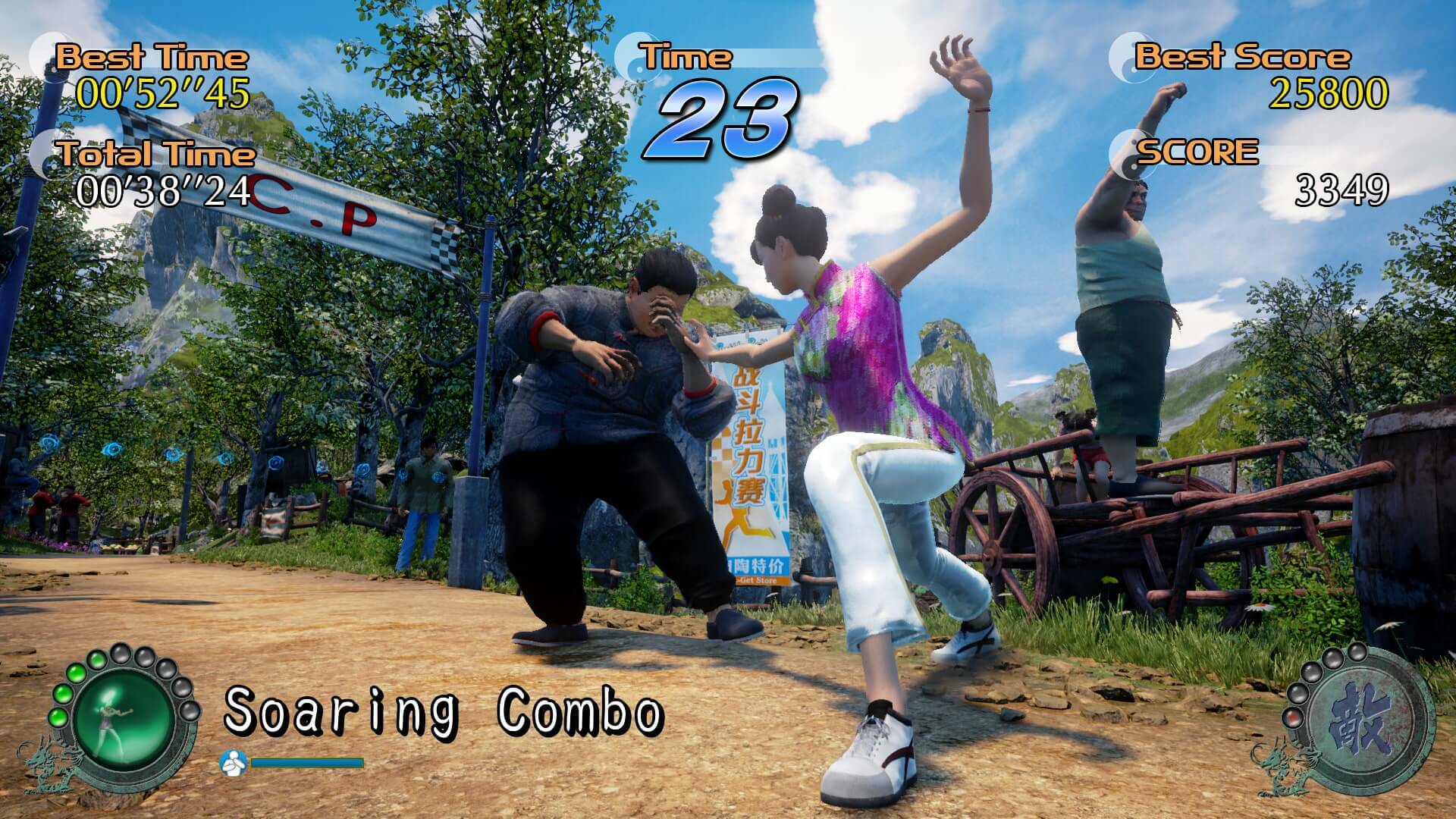Screen dimensions: 1456x819
Task: Select the Time countdown showing 23
Action: (x=723, y=121)
